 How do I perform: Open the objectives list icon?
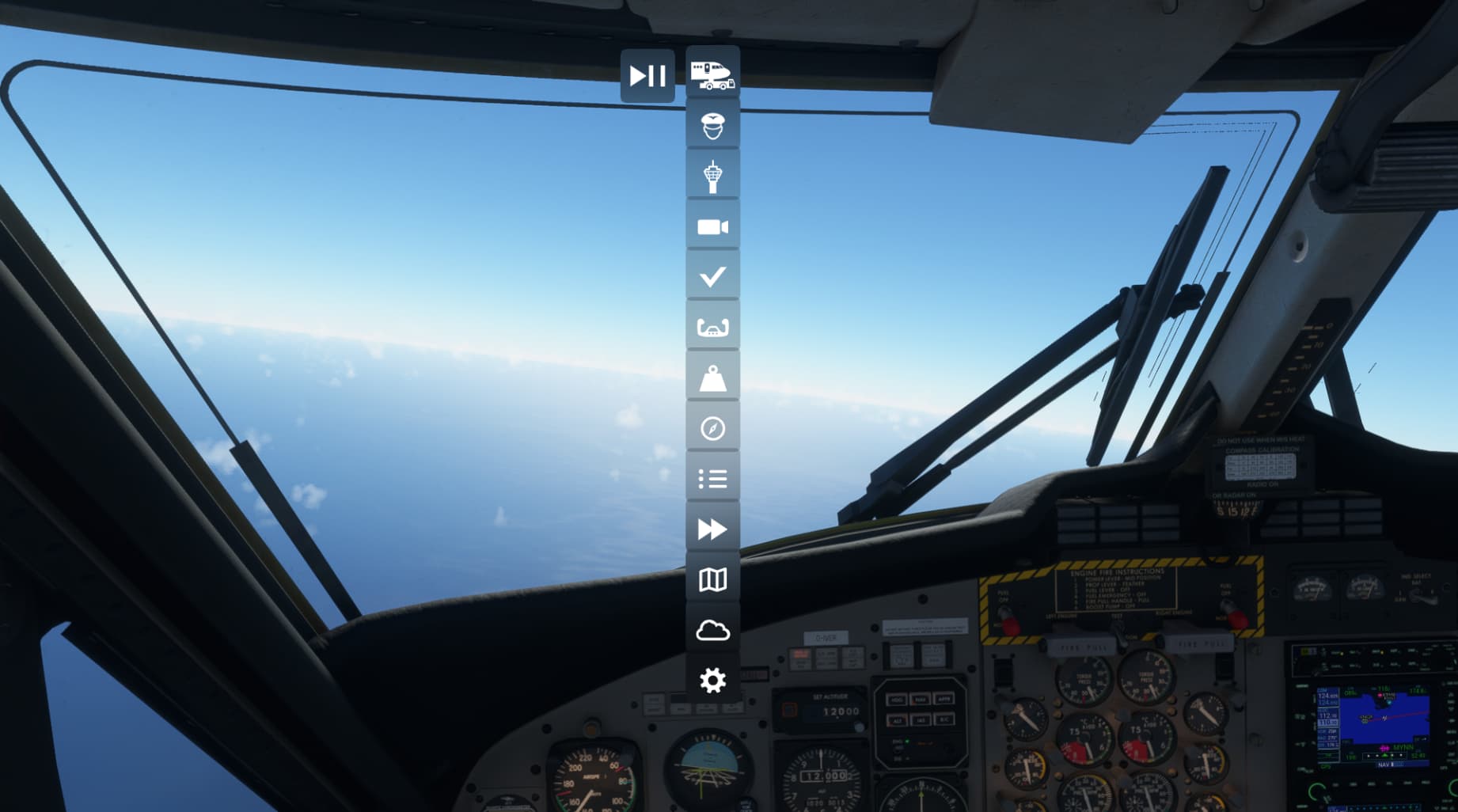(x=712, y=479)
